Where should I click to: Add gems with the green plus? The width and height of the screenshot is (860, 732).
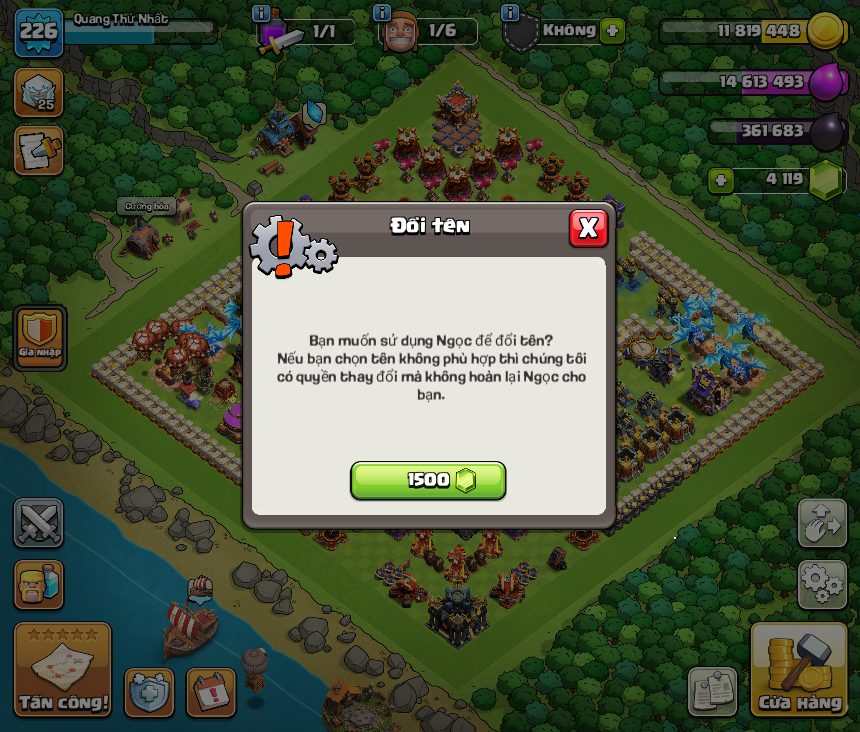(720, 181)
